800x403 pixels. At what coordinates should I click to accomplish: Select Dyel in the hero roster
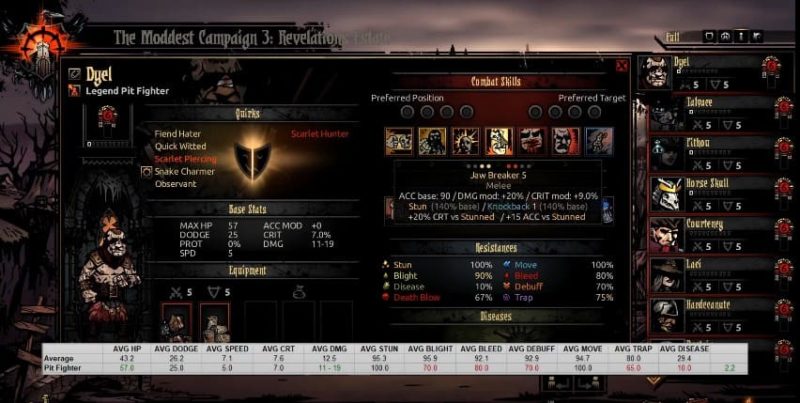700,72
